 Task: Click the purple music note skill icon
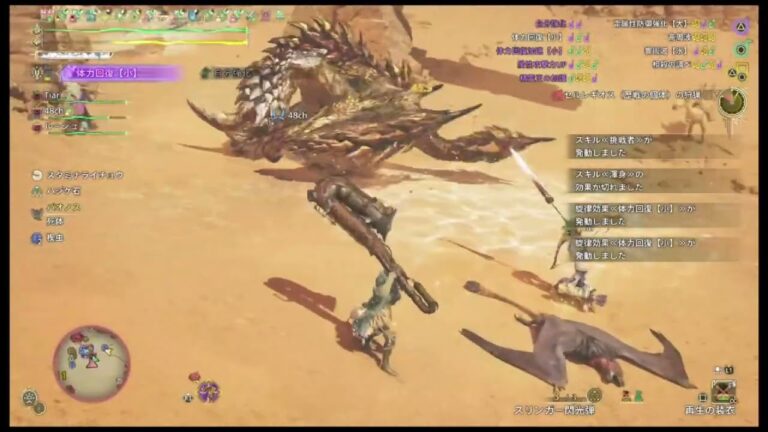pyautogui.click(x=208, y=391)
